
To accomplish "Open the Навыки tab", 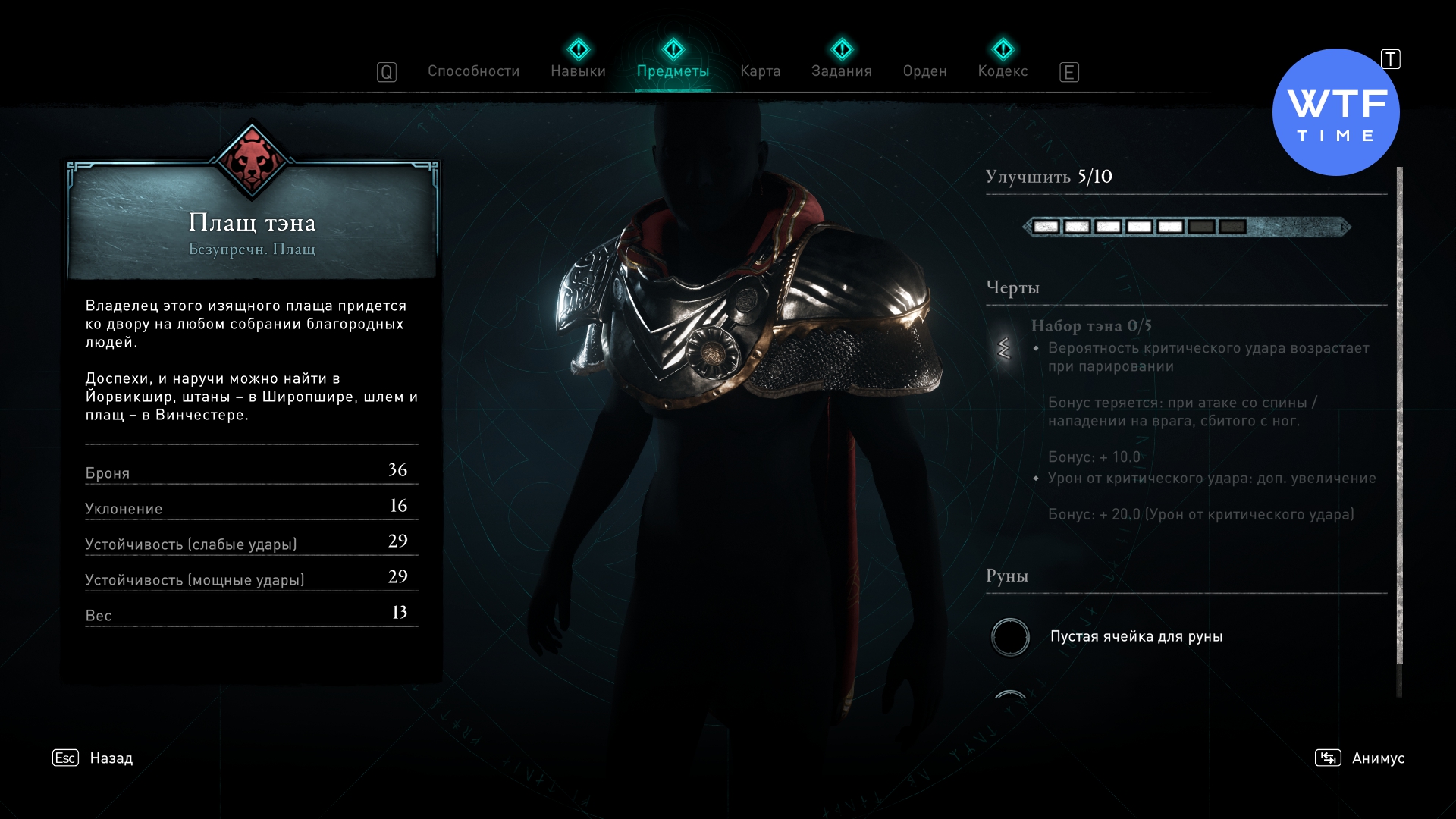I will (578, 71).
